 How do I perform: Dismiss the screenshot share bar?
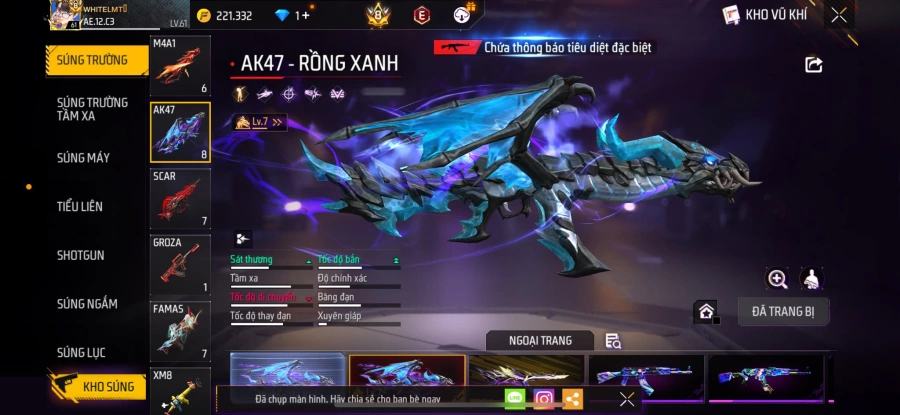627,399
